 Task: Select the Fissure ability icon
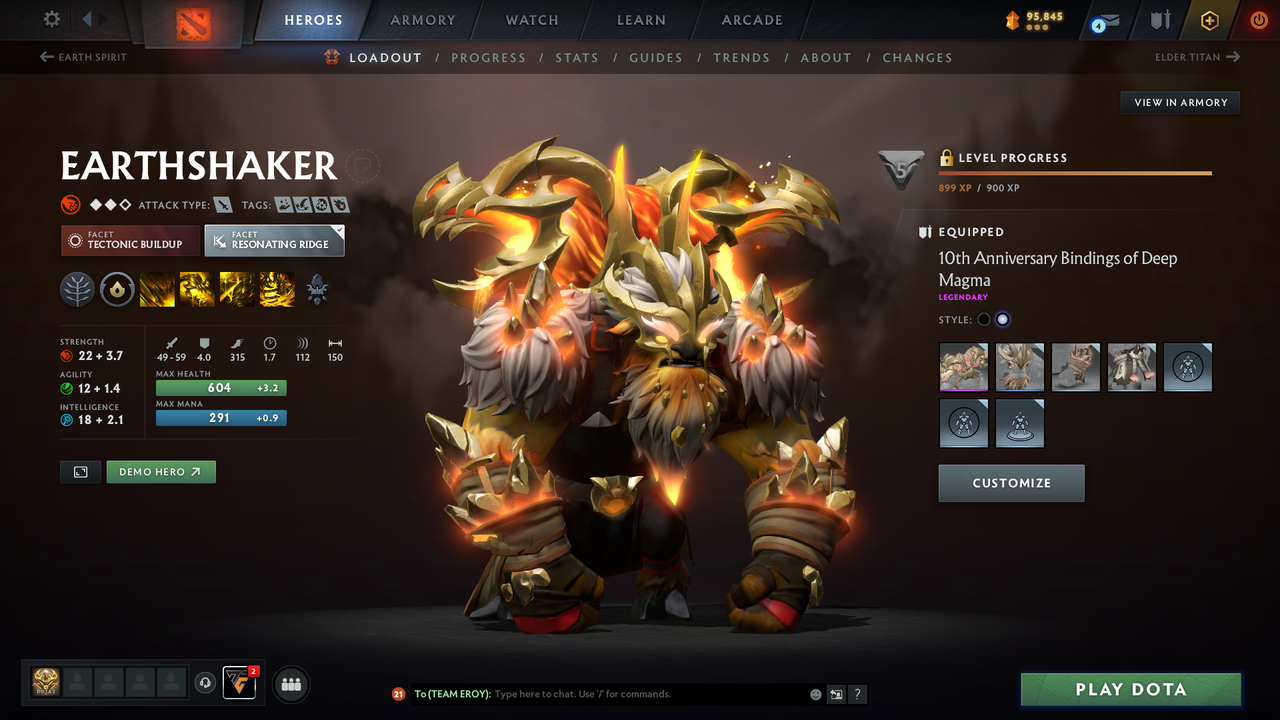(155, 290)
